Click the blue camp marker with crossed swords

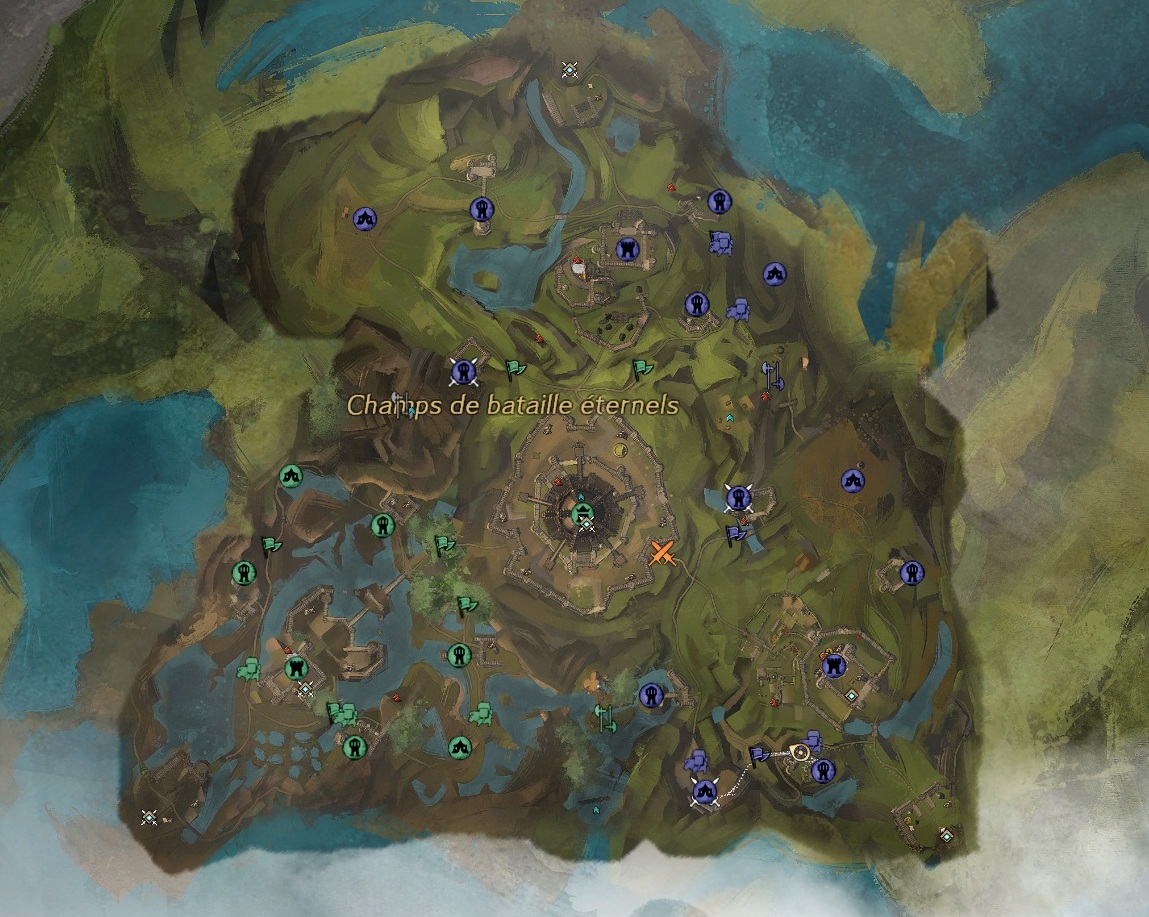(x=705, y=793)
